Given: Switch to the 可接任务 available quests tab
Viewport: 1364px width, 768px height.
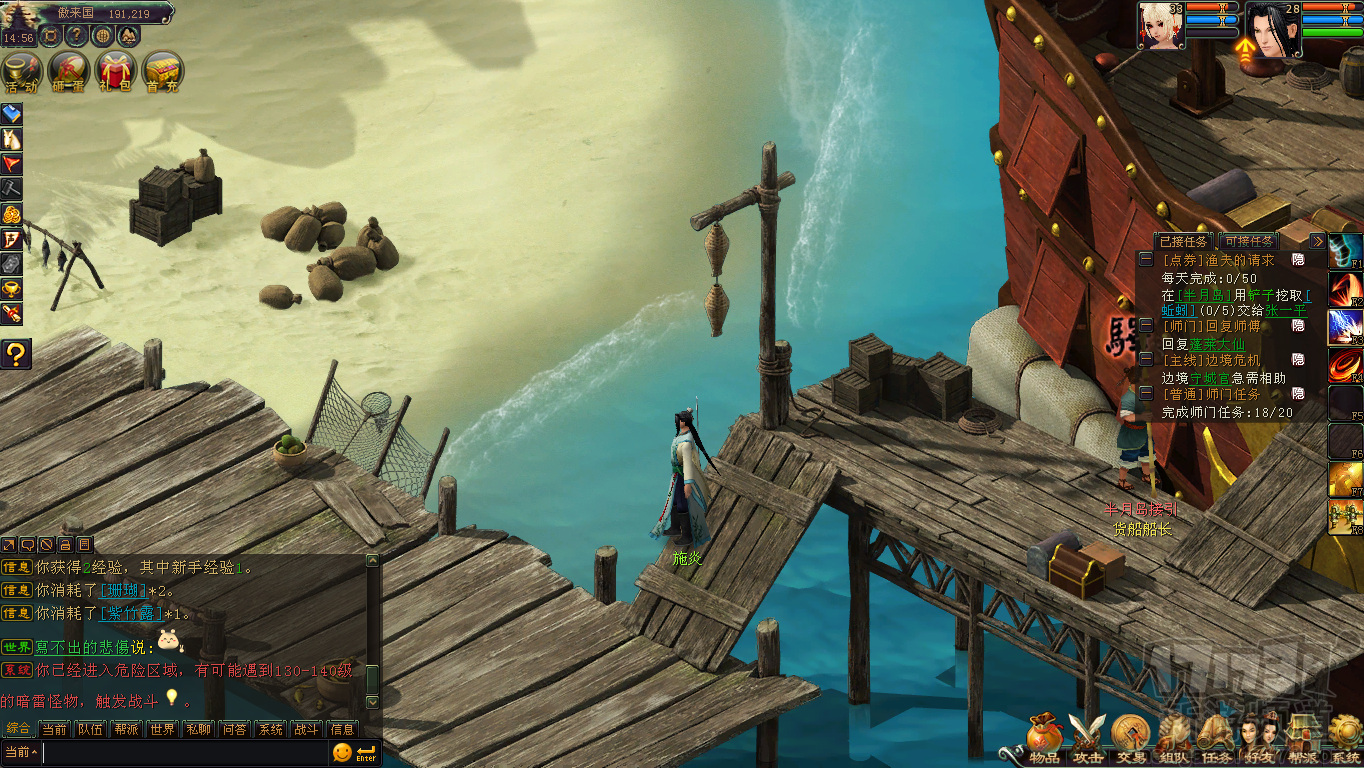Looking at the screenshot, I should coord(1248,241).
